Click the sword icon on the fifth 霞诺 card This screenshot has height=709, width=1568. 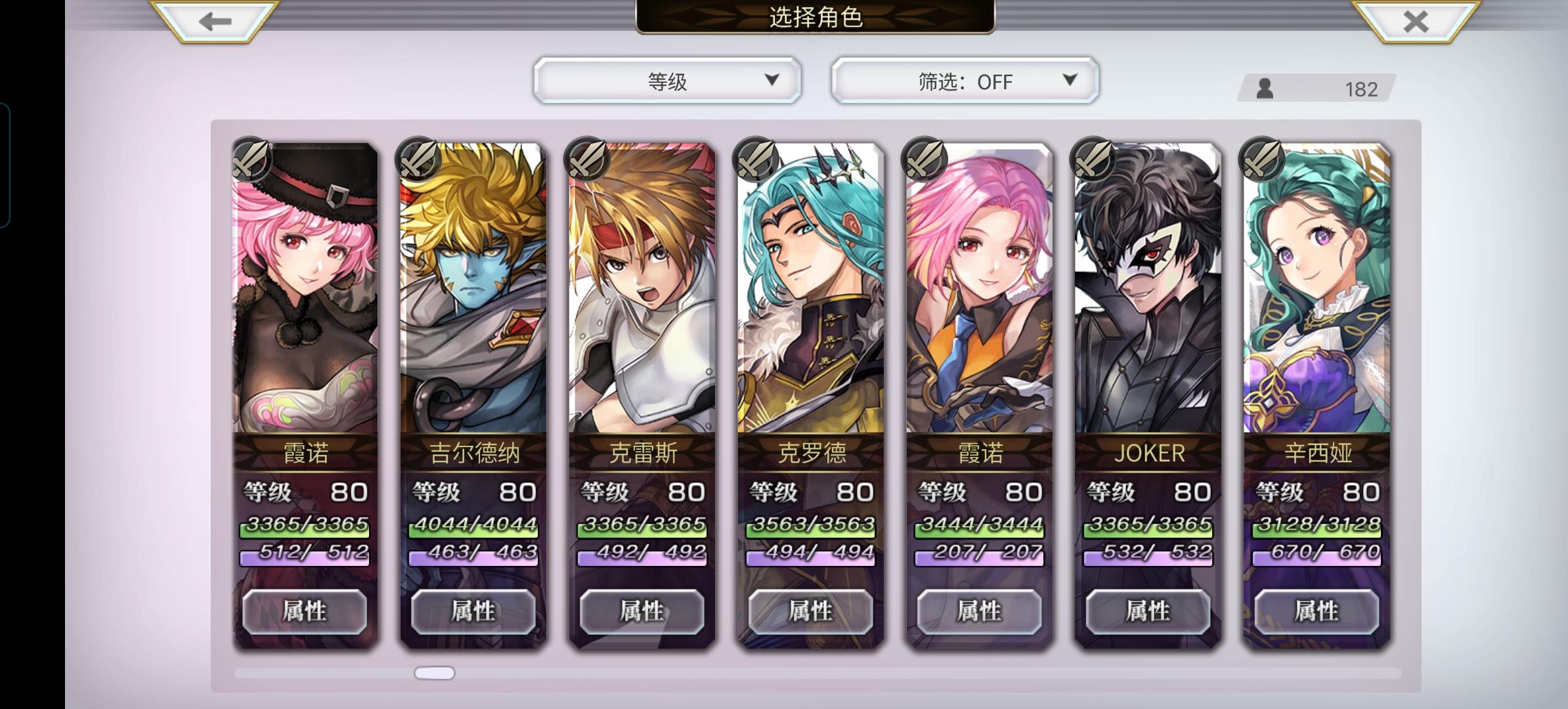click(925, 160)
